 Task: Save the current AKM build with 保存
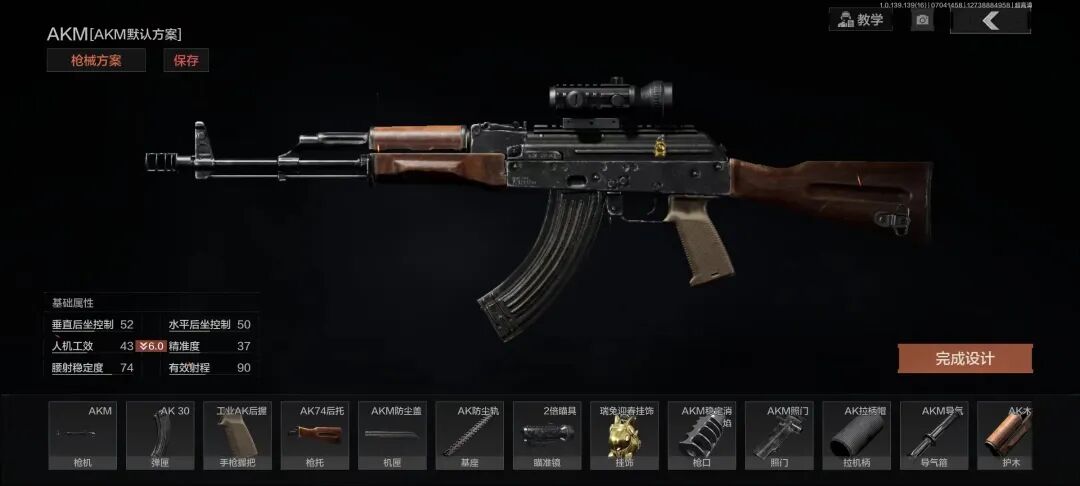point(186,60)
